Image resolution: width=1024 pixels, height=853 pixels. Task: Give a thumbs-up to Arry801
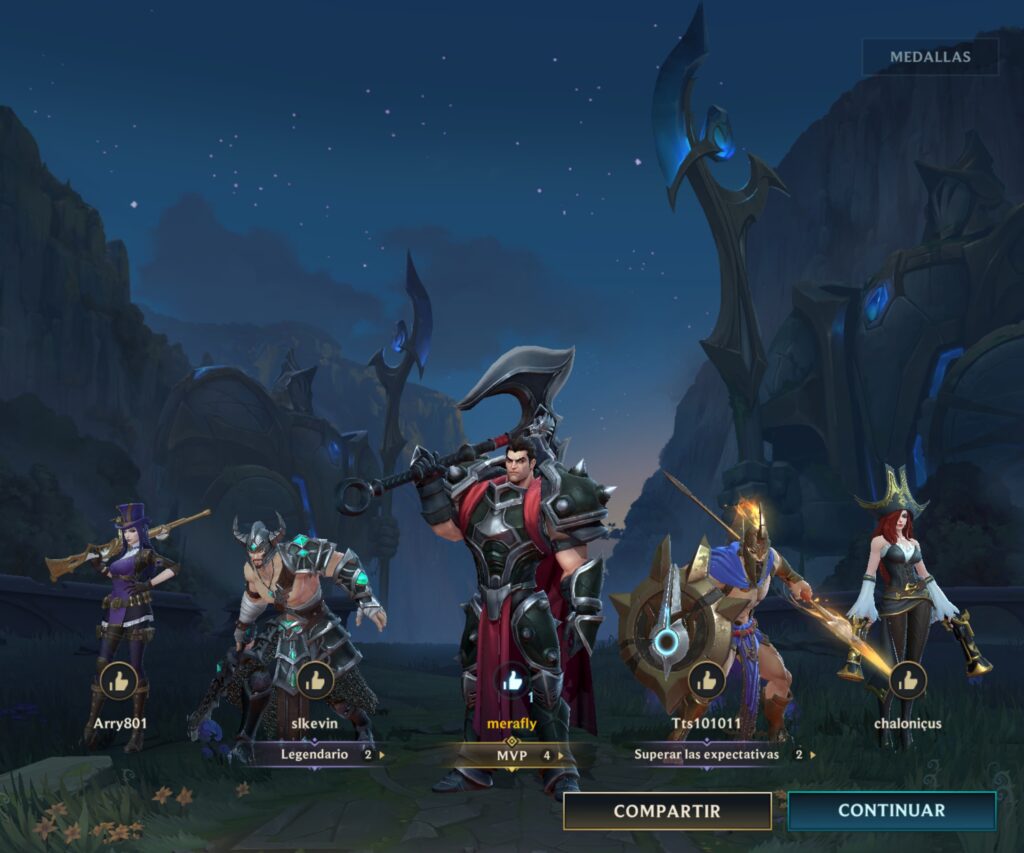click(x=119, y=681)
